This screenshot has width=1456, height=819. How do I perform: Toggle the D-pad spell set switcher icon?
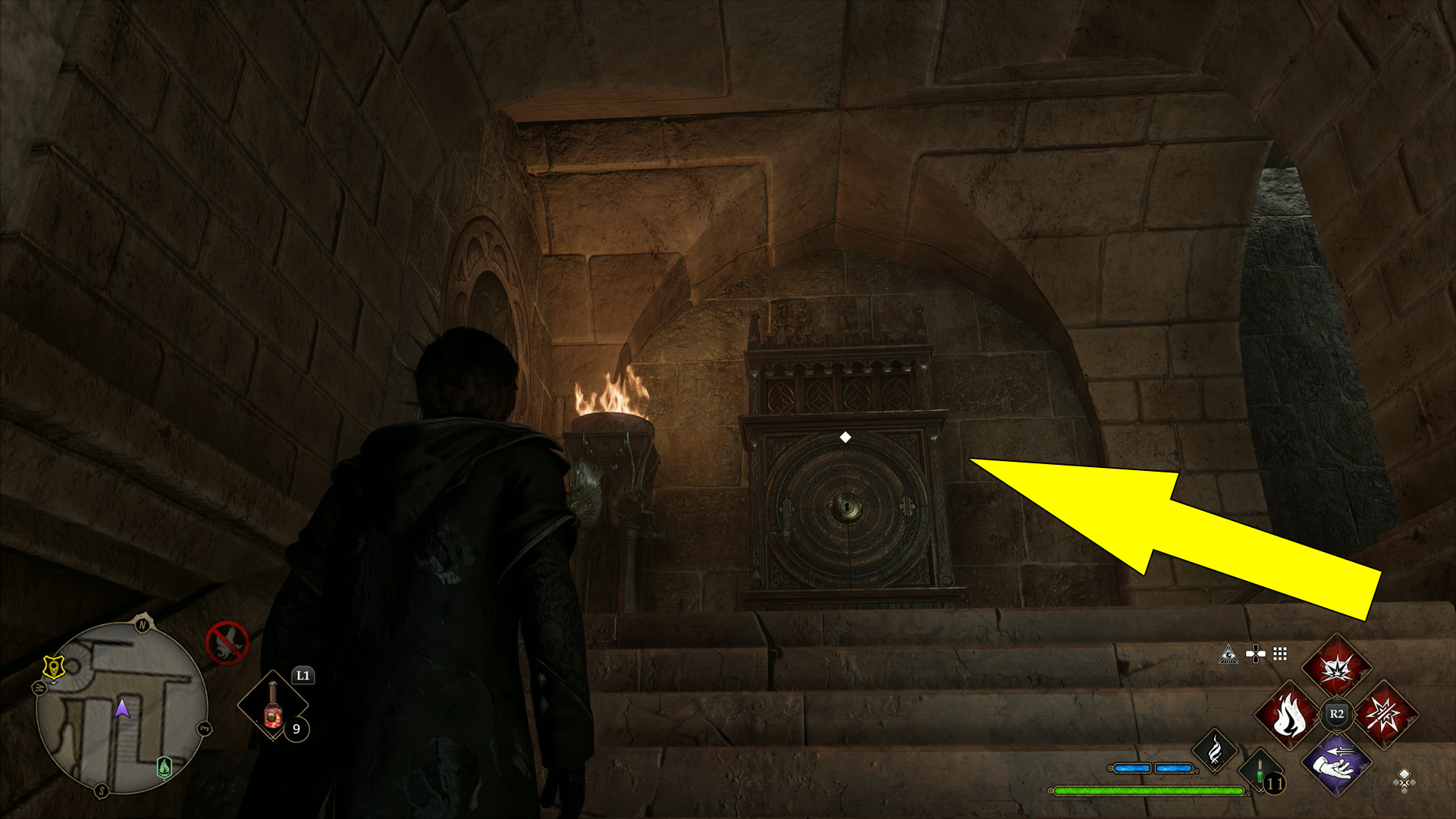click(1256, 654)
